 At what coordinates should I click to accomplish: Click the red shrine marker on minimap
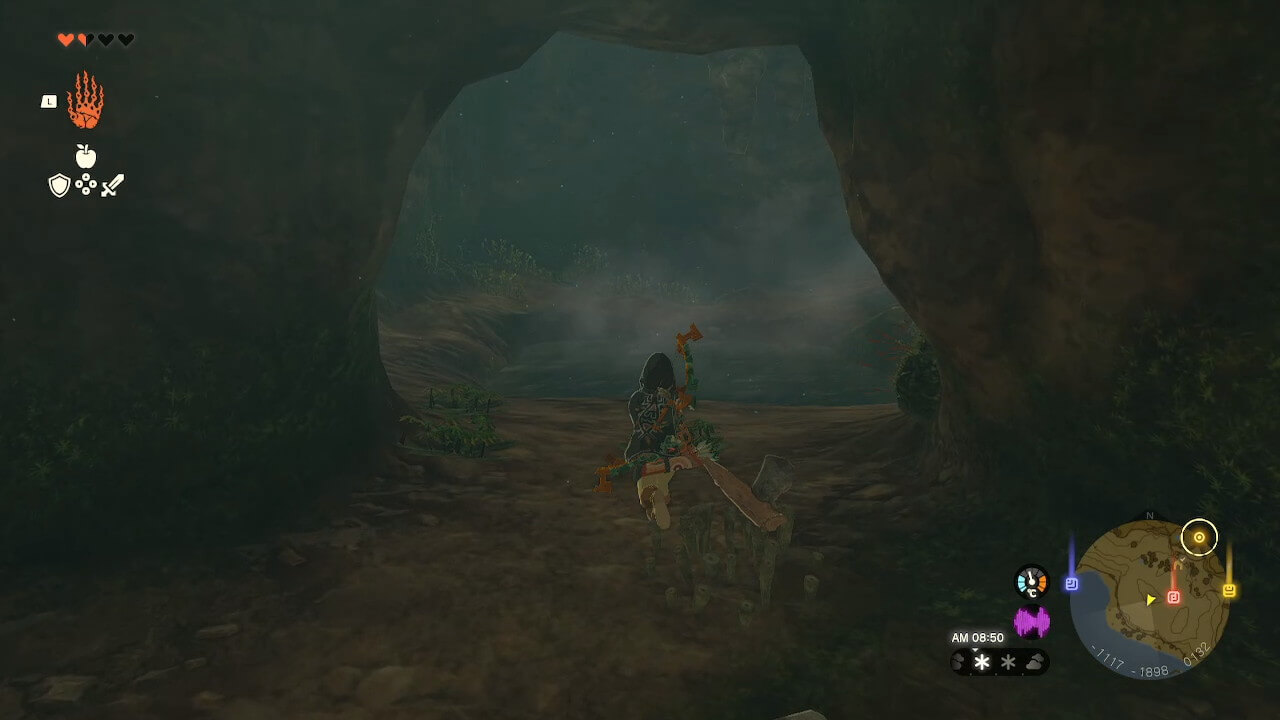point(1173,597)
